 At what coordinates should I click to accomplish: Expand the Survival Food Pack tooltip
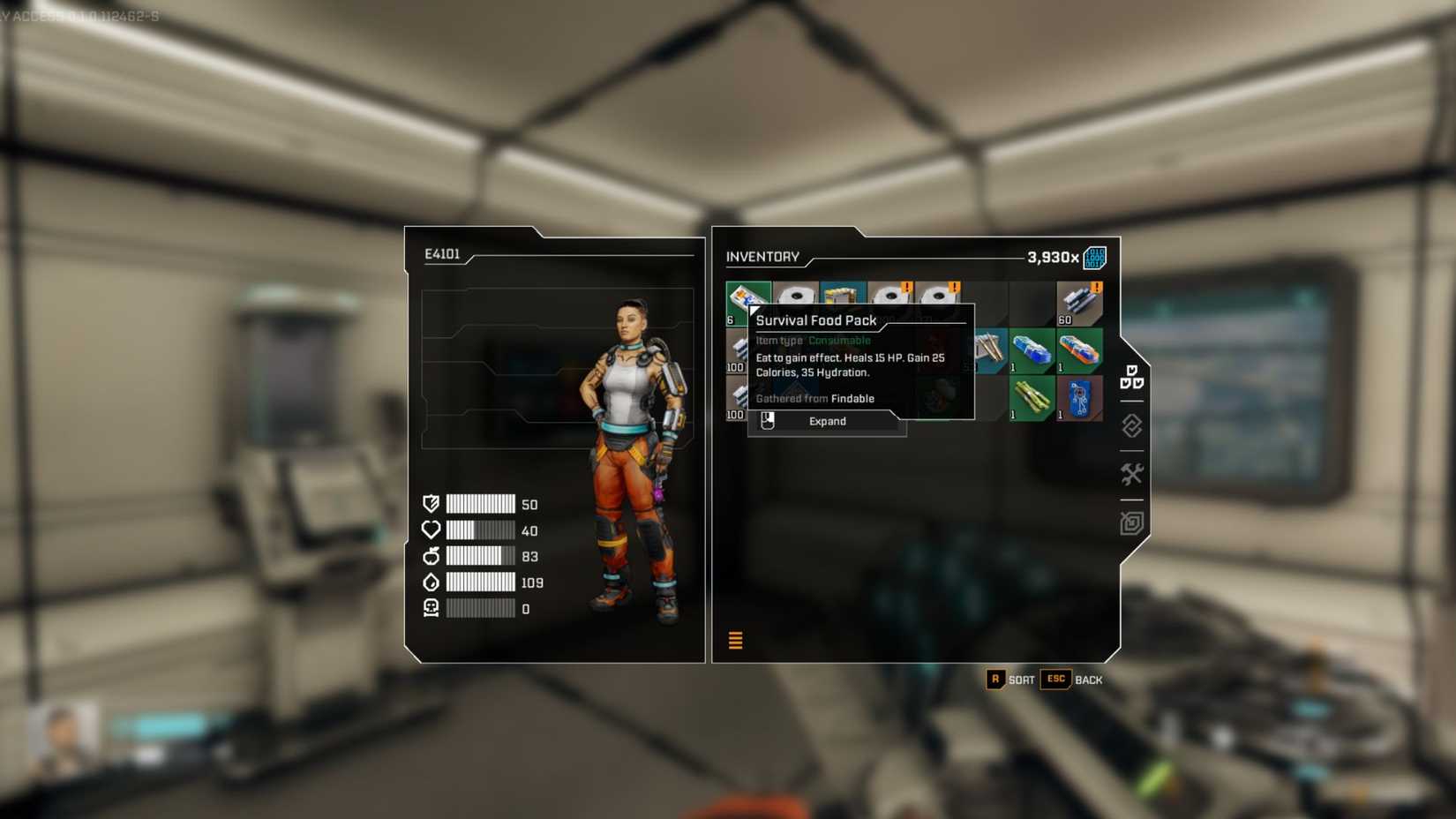[827, 422]
